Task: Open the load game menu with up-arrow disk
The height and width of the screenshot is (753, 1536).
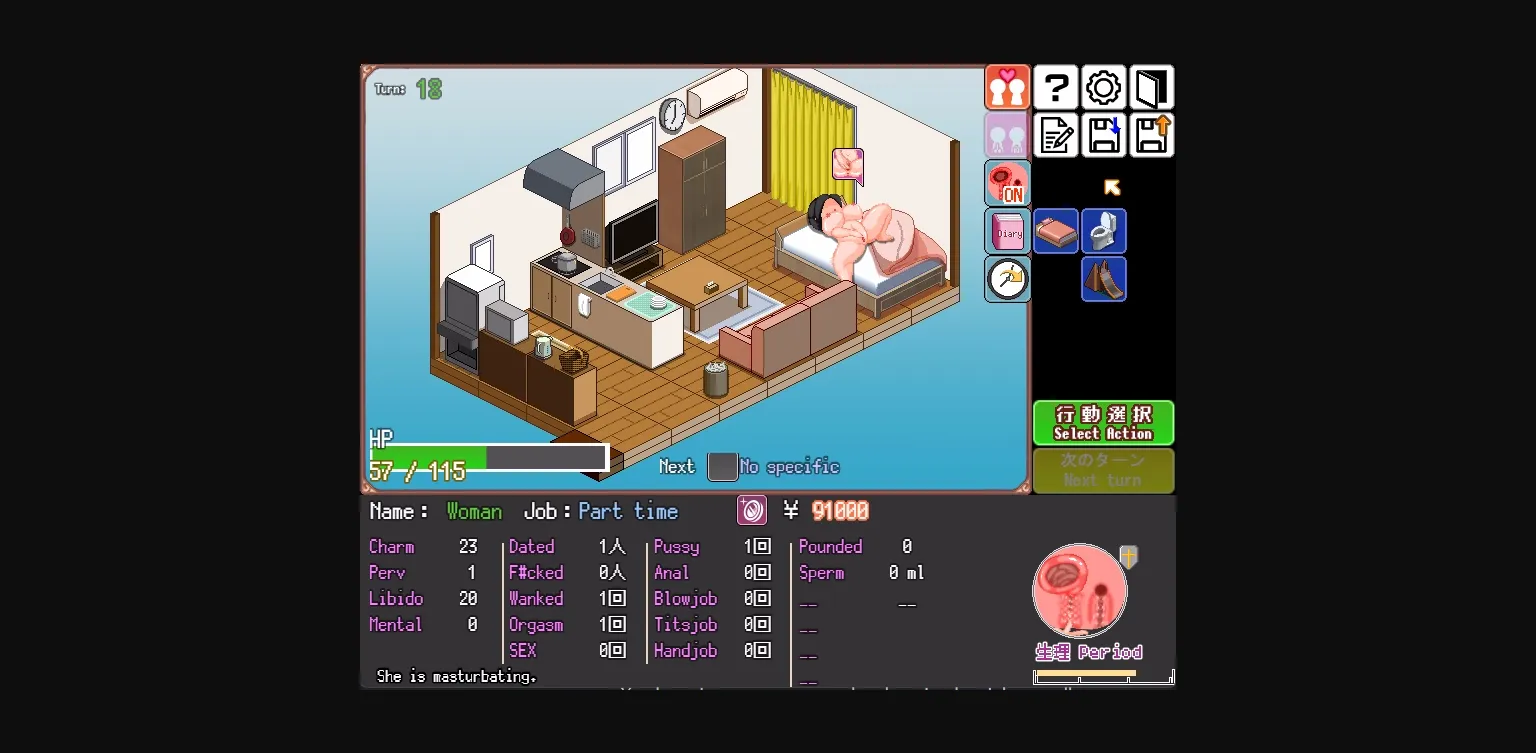Action: [1152, 135]
